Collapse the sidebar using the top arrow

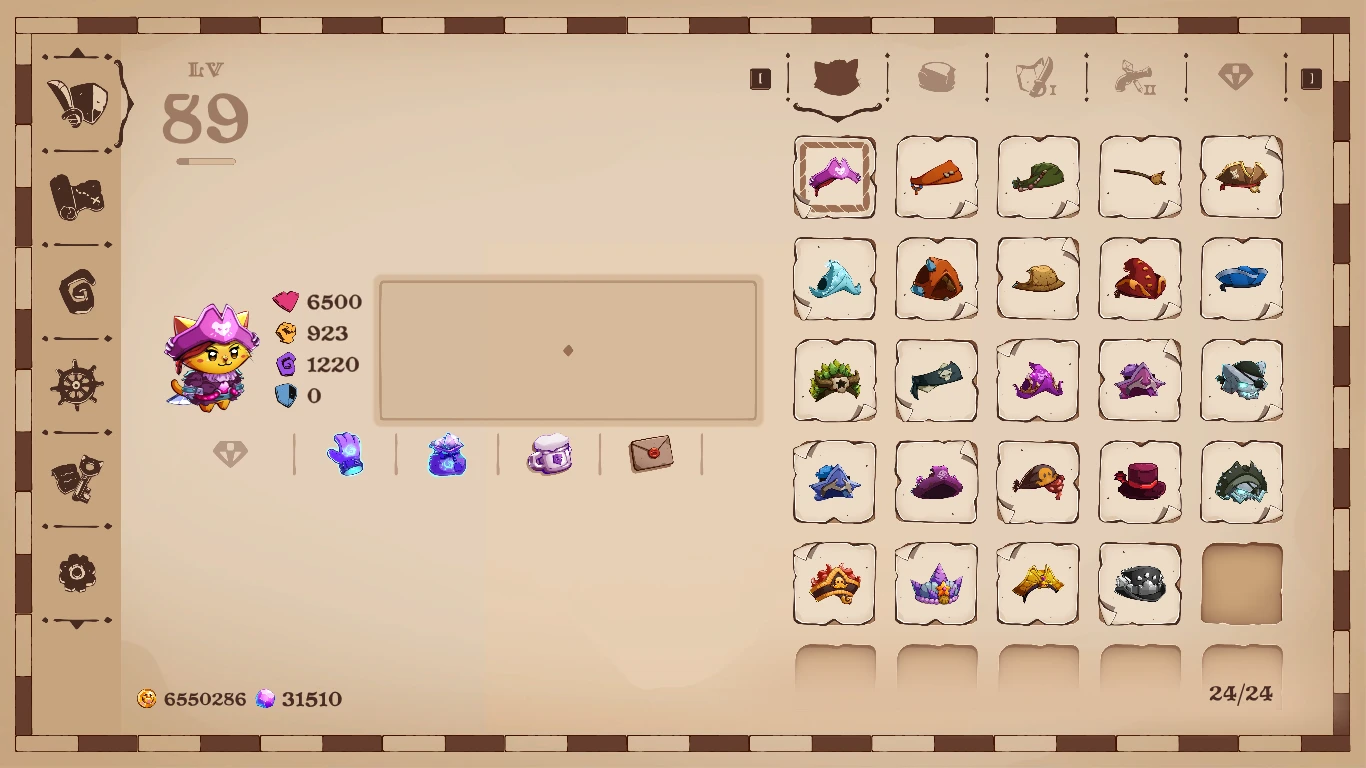(x=78, y=53)
